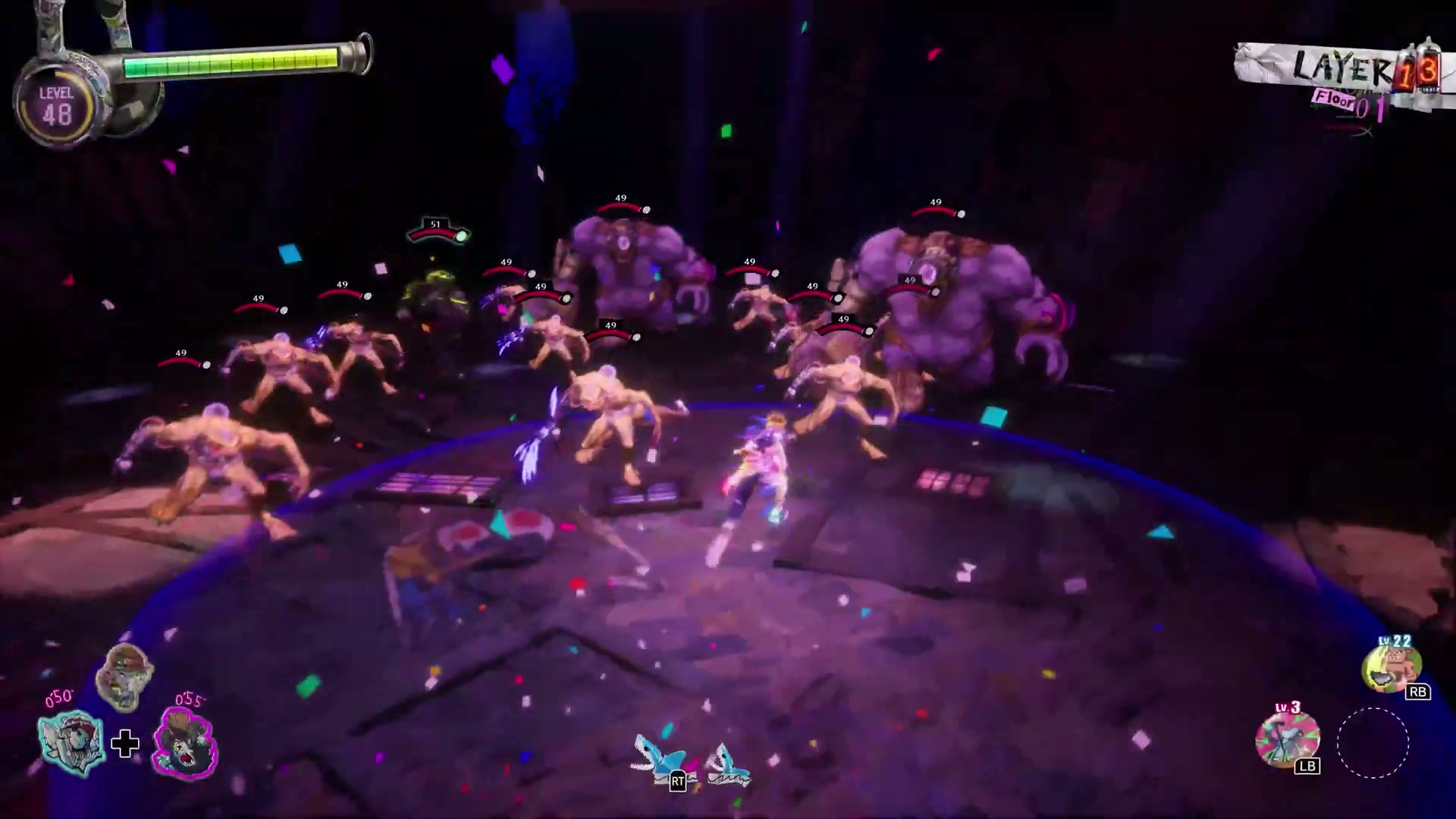Screen dimensions: 1456x819
Task: Trigger the Lv. 22 green skill badge
Action: pos(1391,667)
